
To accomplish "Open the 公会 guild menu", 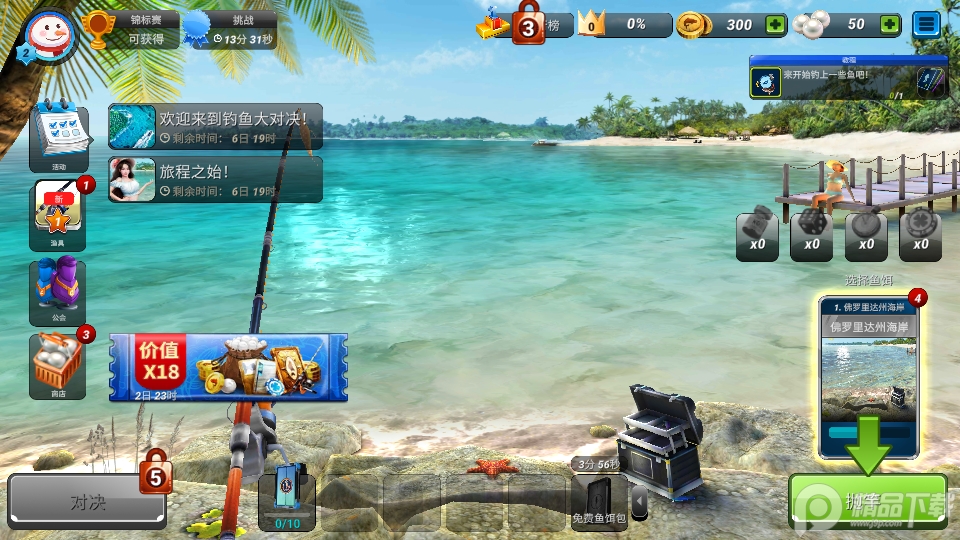I will pos(57,292).
